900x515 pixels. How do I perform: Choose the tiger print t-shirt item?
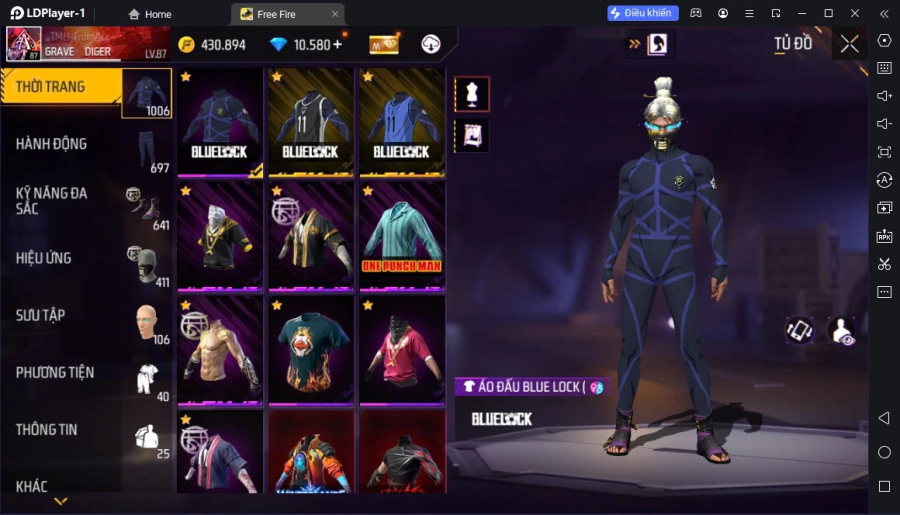[311, 350]
